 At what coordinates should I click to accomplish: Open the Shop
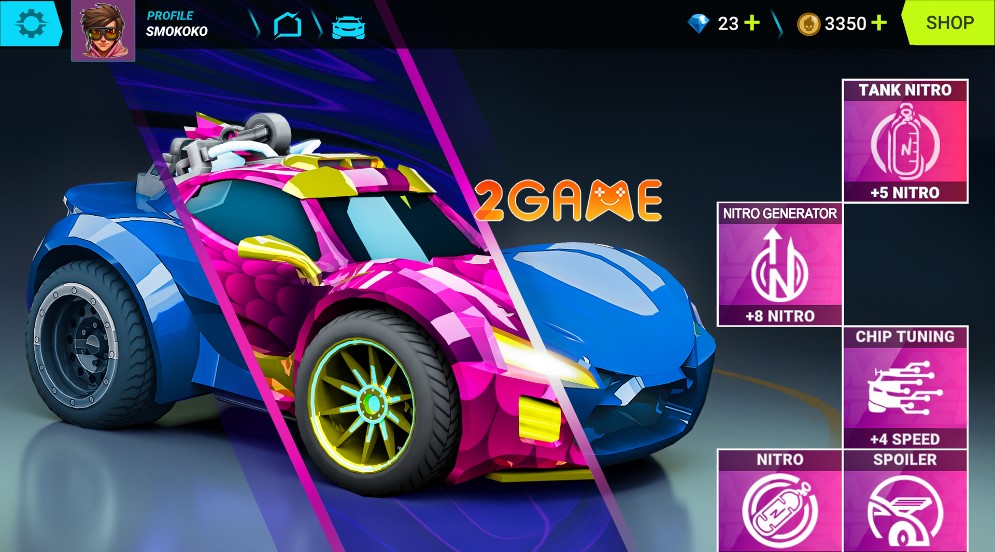(949, 23)
